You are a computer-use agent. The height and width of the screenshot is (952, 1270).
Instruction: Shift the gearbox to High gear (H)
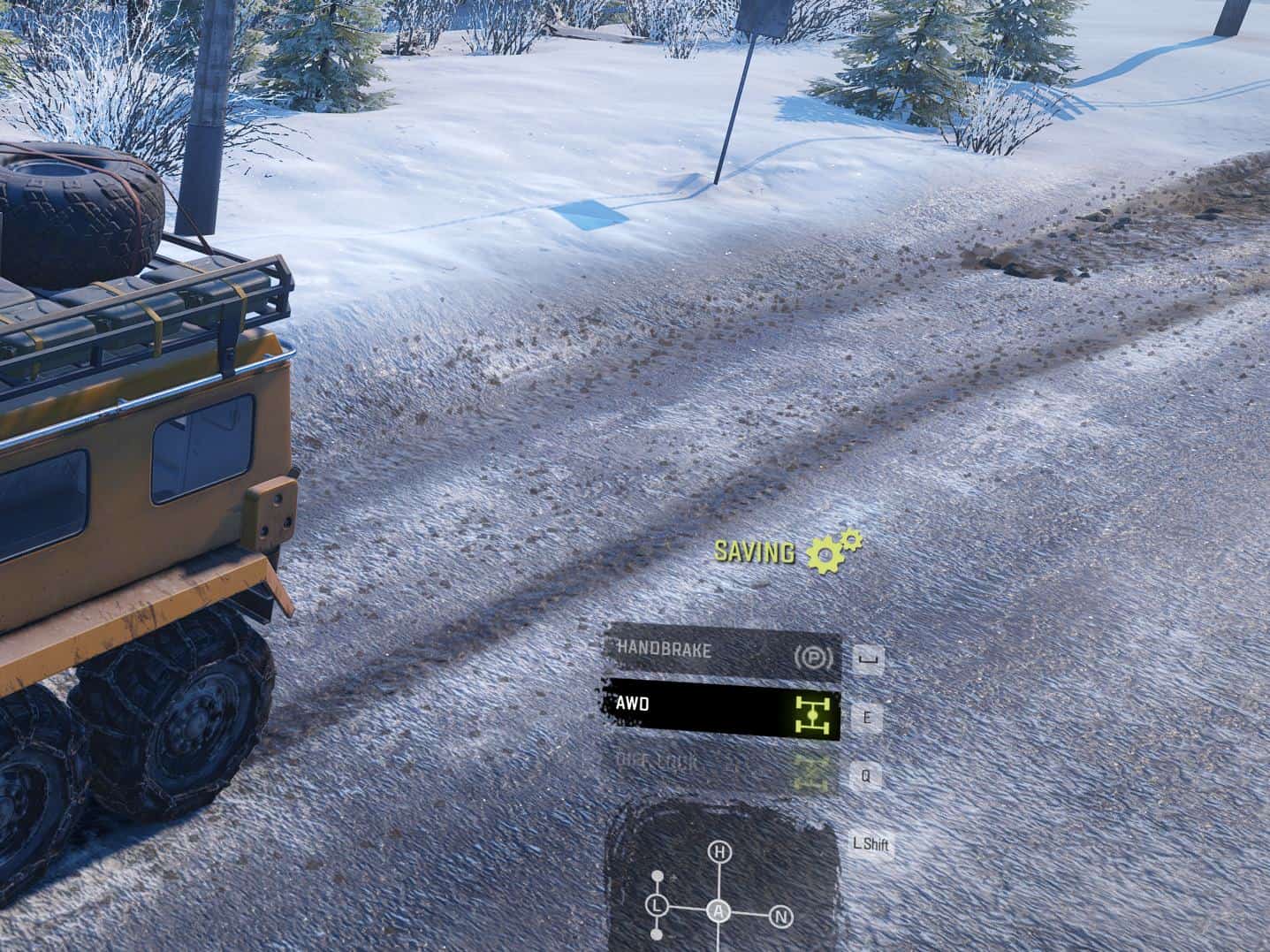[720, 852]
